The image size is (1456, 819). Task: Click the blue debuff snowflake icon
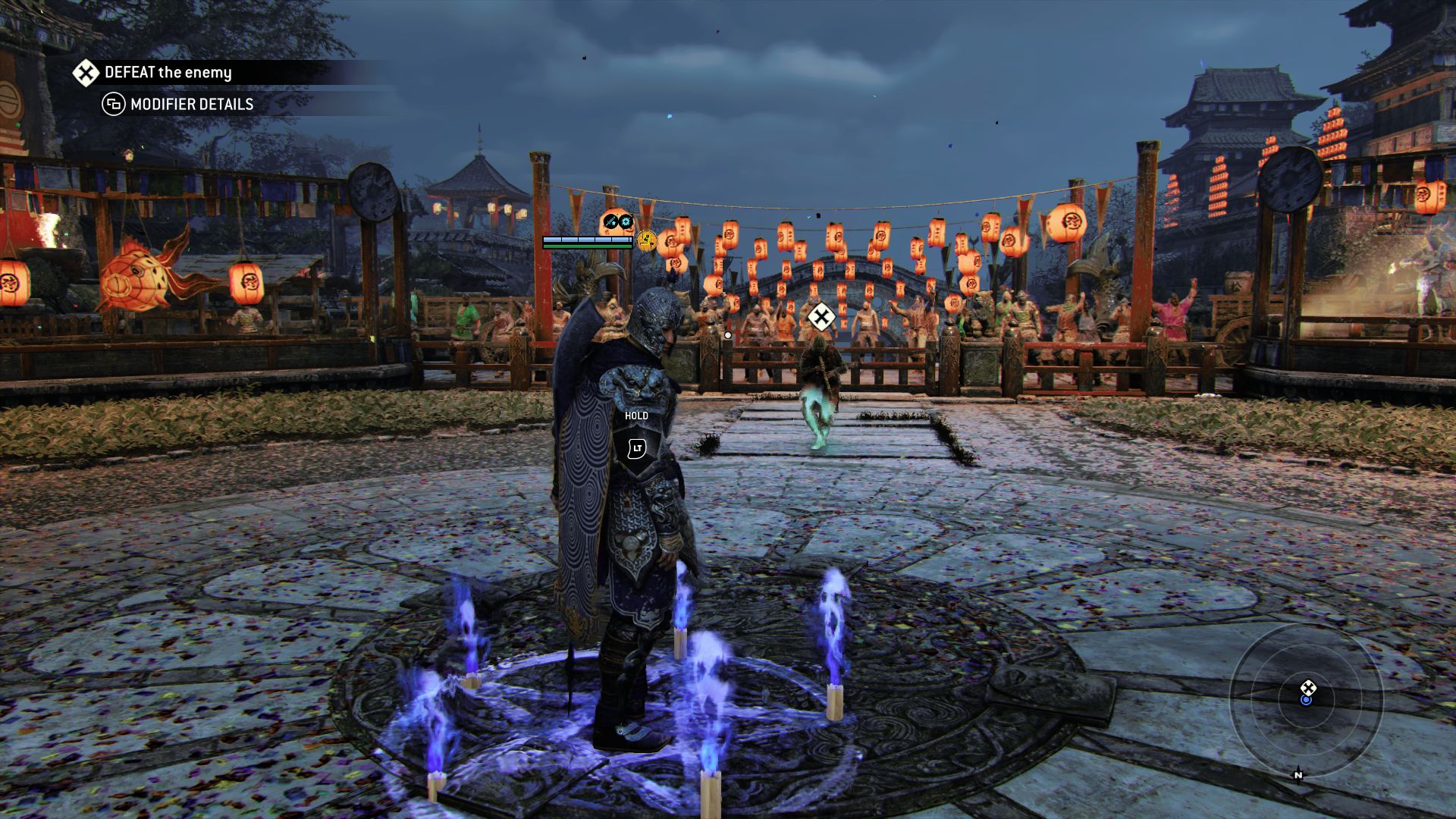click(625, 221)
